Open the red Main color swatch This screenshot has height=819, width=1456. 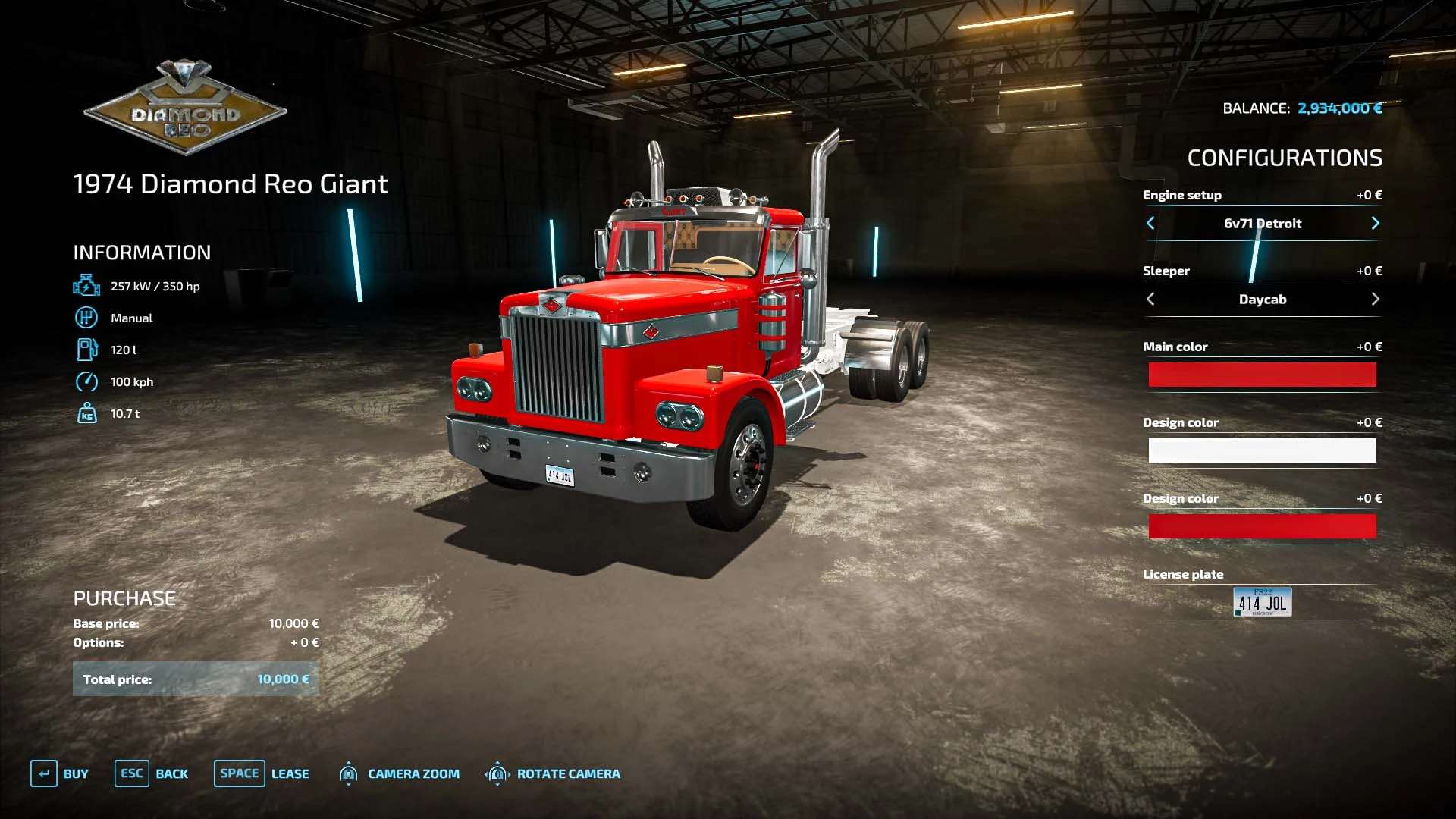pos(1262,375)
